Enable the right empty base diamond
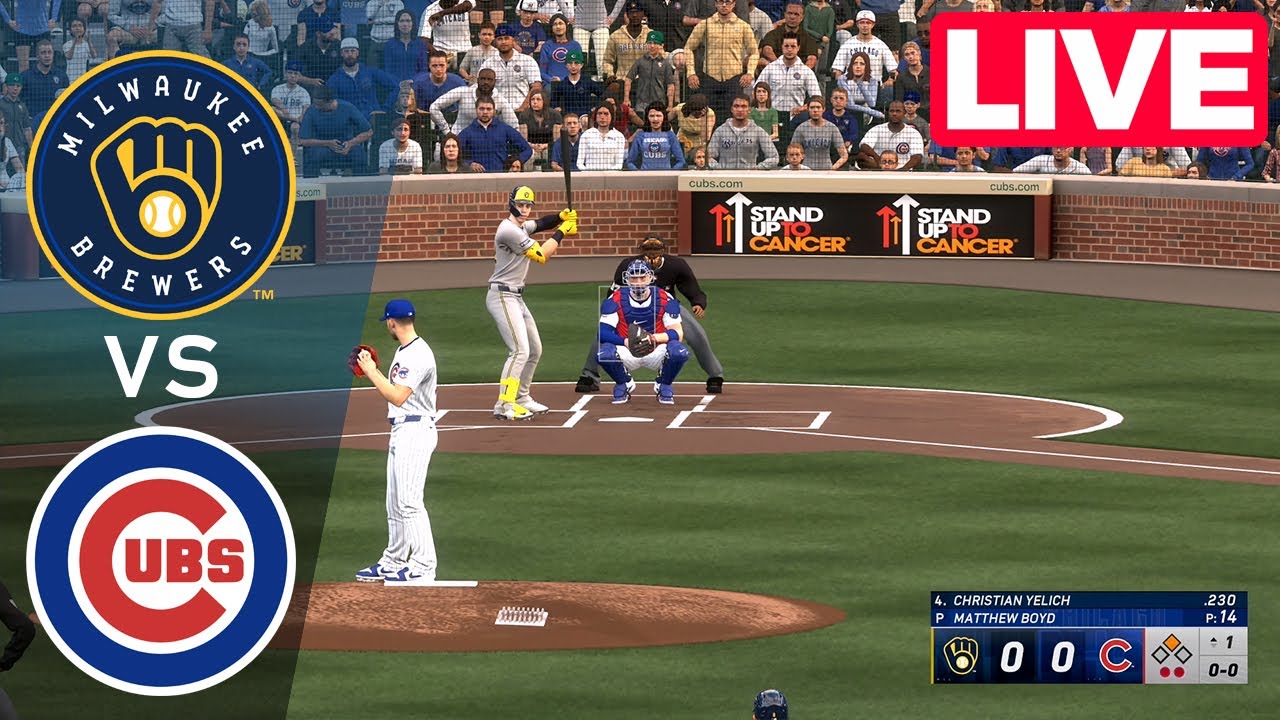Viewport: 1280px width, 720px height. coord(1184,656)
